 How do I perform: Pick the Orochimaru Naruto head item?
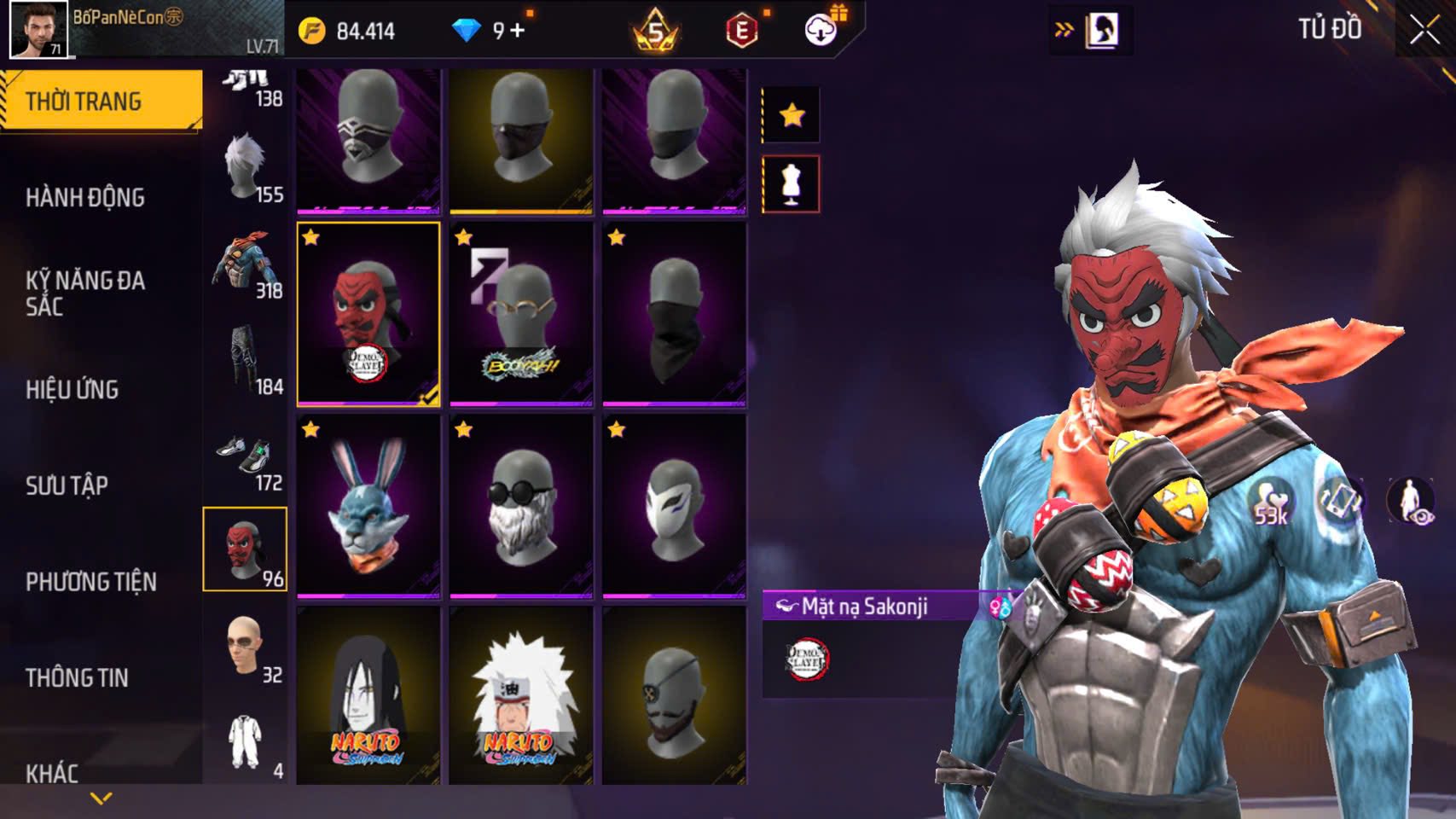click(x=368, y=695)
